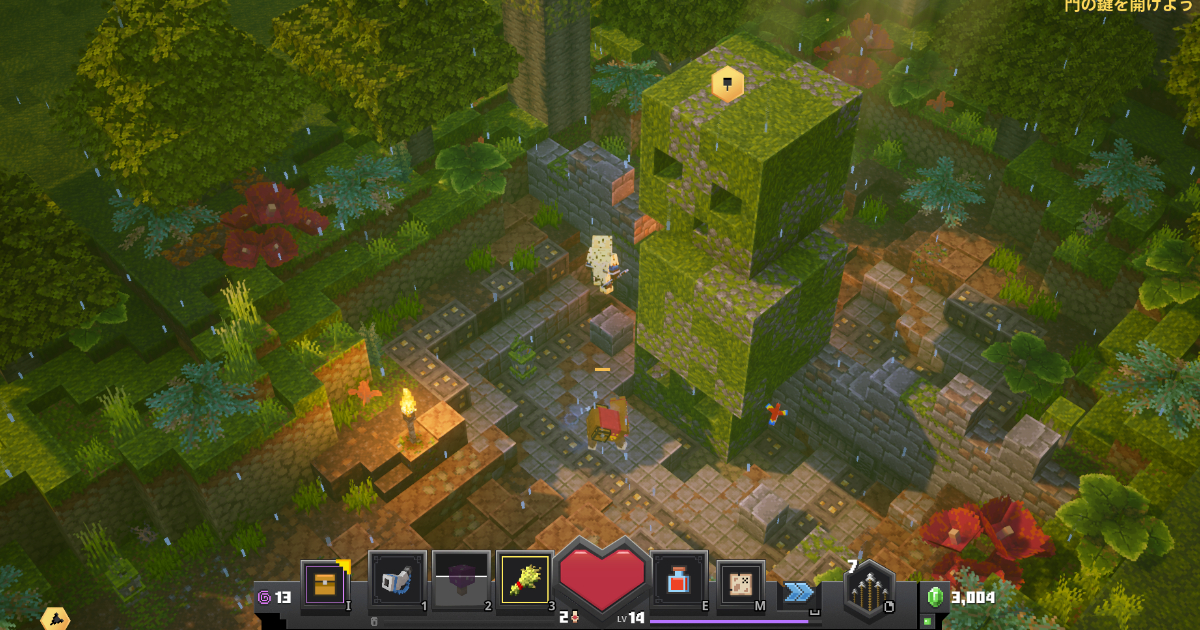The image size is (1200, 630).
Task: Open the inventory chest slot
Action: pyautogui.click(x=324, y=582)
